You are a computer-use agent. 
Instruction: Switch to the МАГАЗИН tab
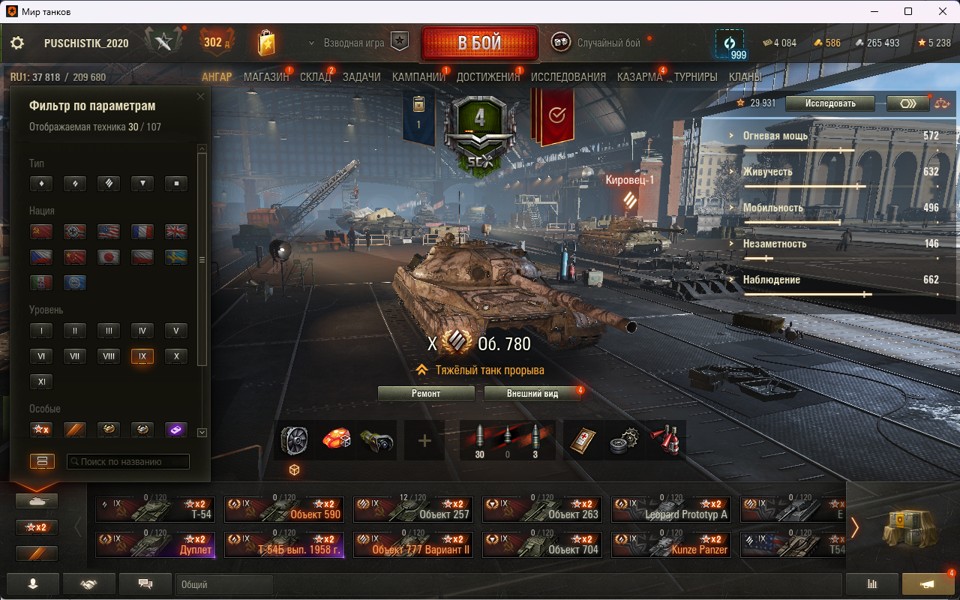point(266,77)
